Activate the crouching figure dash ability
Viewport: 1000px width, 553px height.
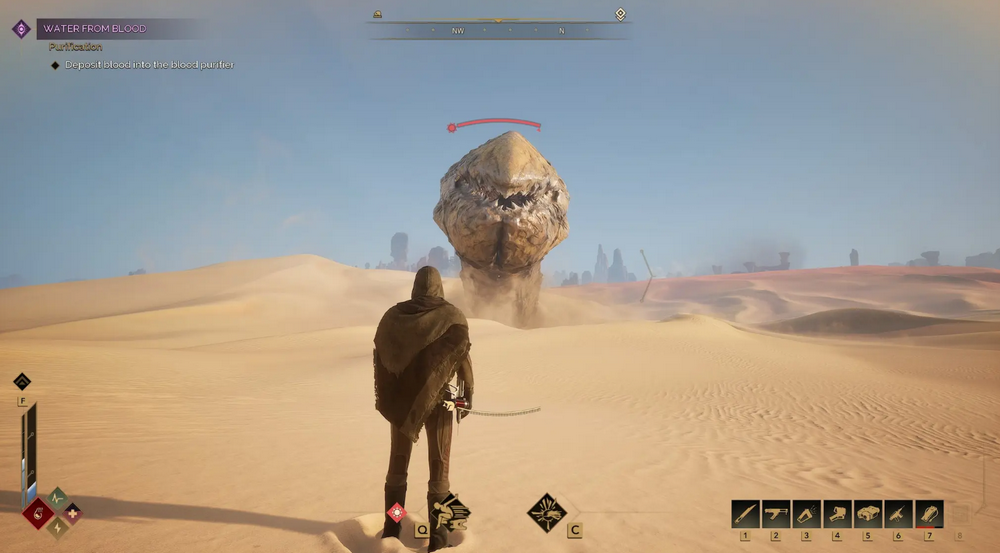pos(451,513)
